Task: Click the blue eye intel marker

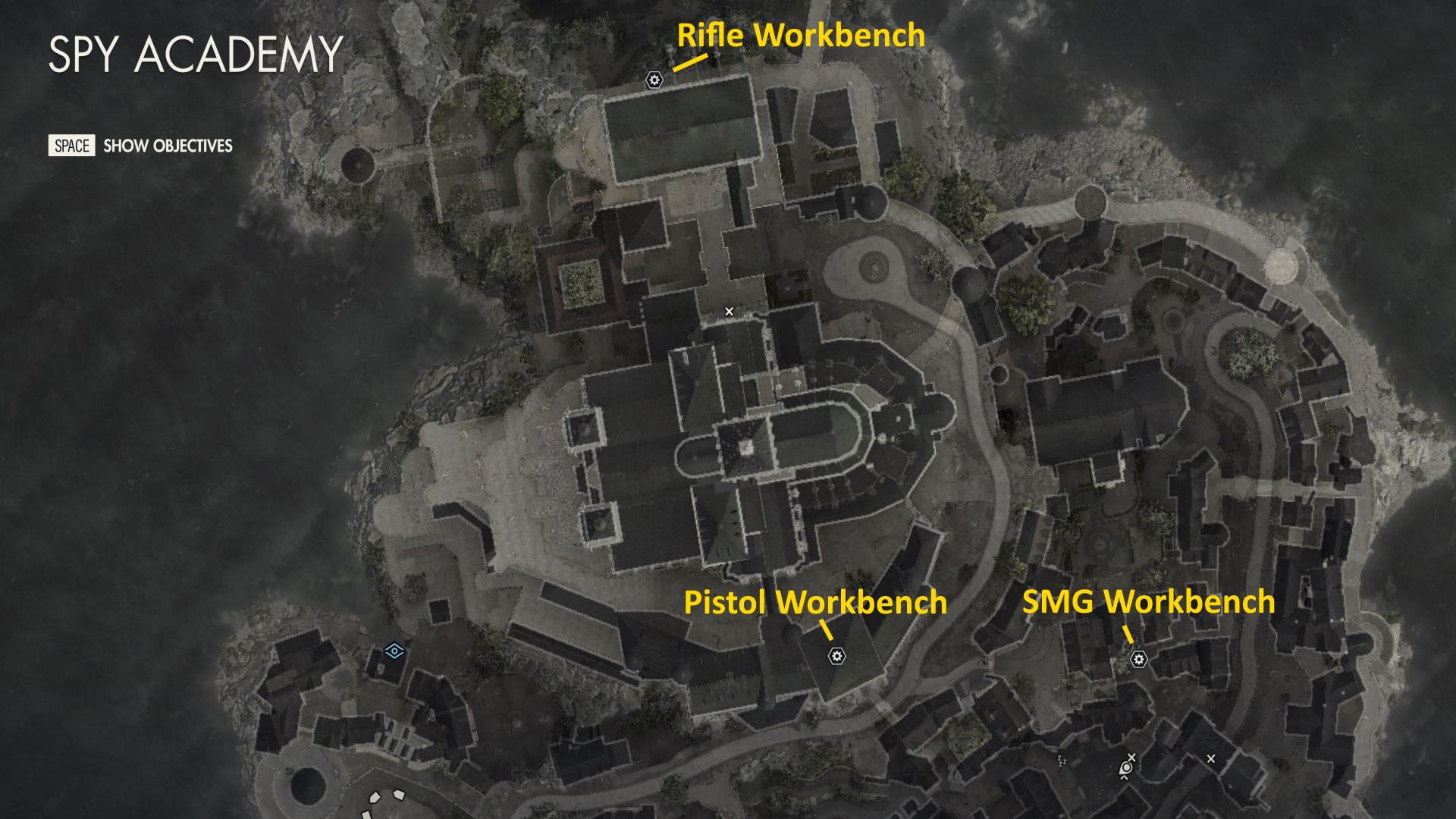Action: (x=394, y=649)
